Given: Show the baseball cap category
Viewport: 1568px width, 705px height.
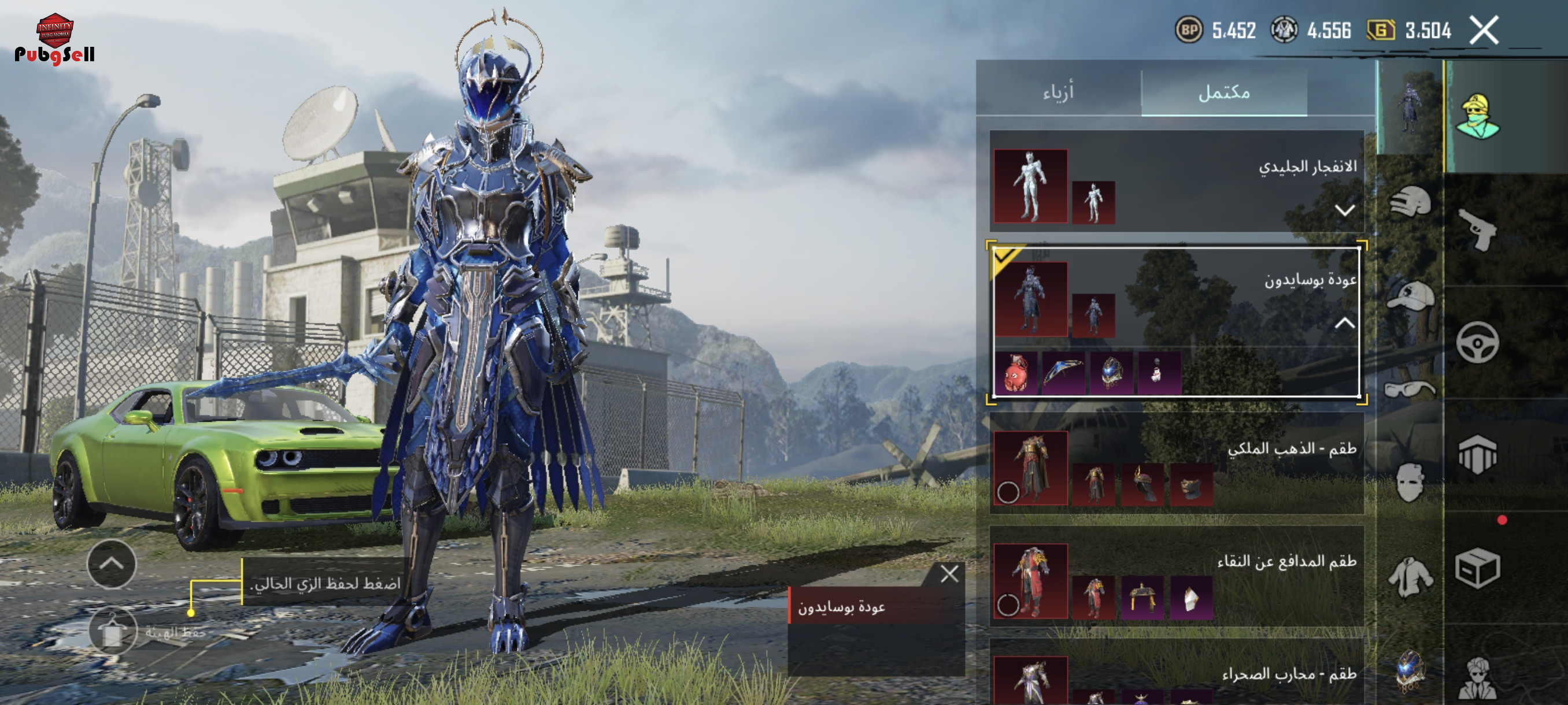Looking at the screenshot, I should pyautogui.click(x=1410, y=296).
